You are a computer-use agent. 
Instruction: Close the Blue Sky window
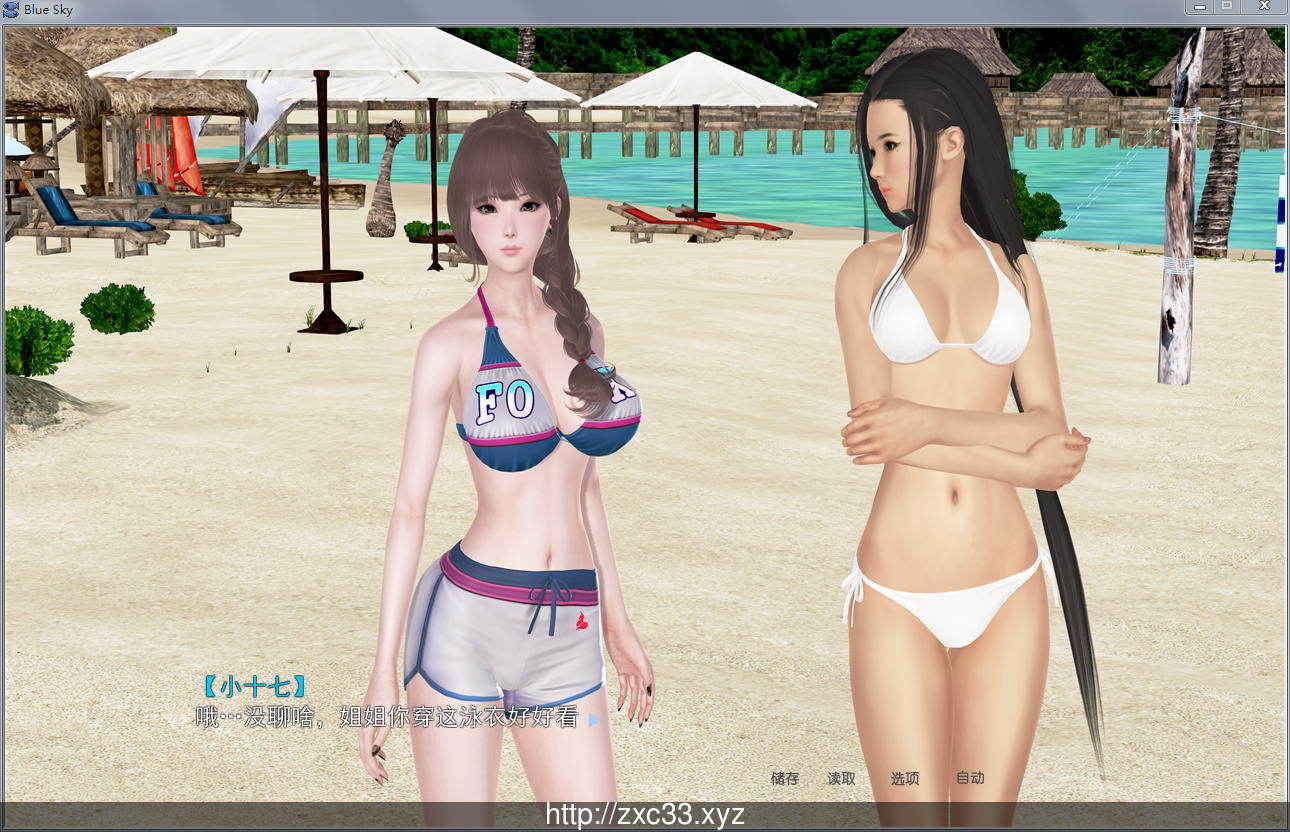click(x=1265, y=8)
